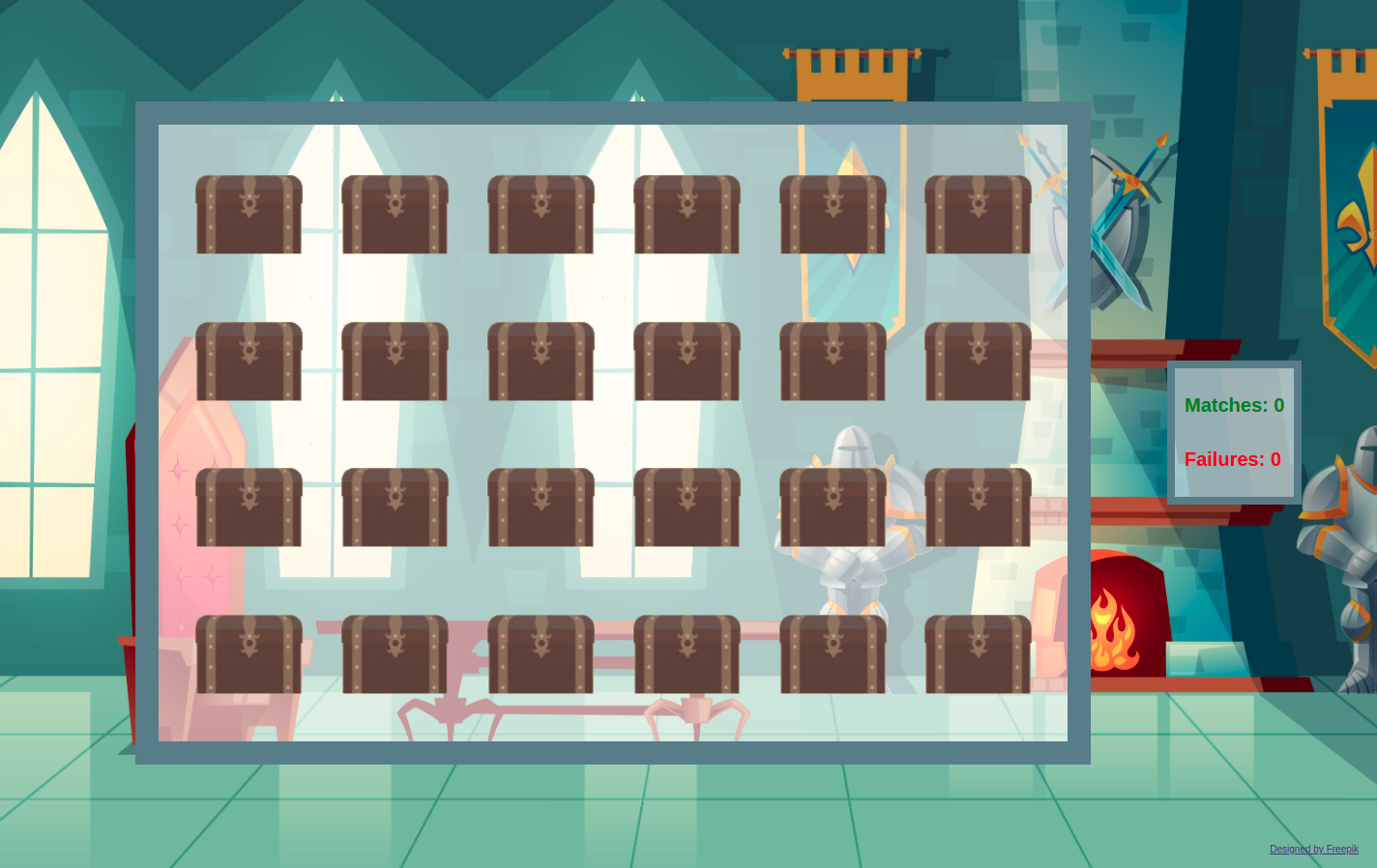Click the Failures counter text
Image resolution: width=1377 pixels, height=868 pixels.
1232,459
